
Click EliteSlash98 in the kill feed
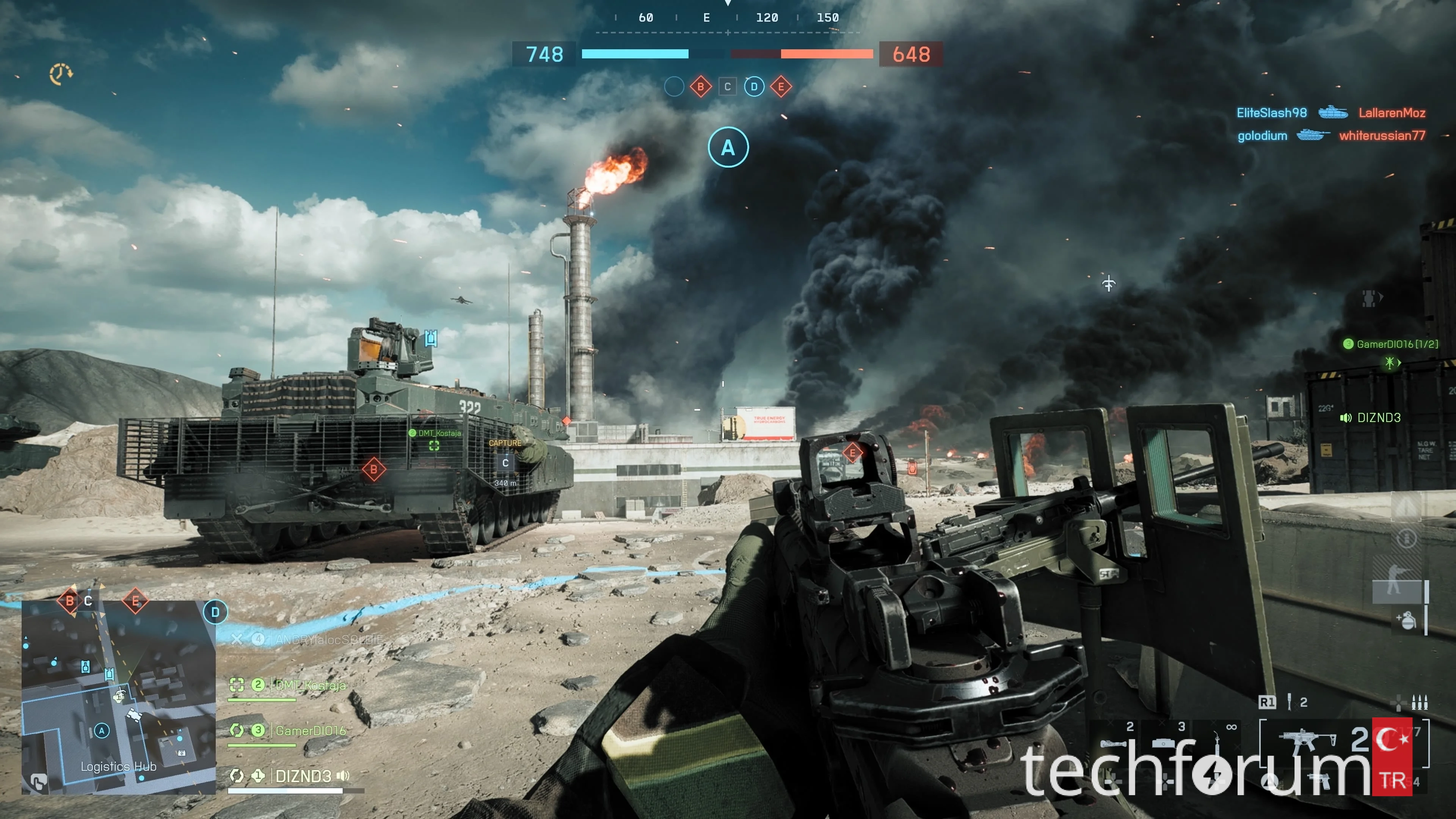click(1271, 113)
